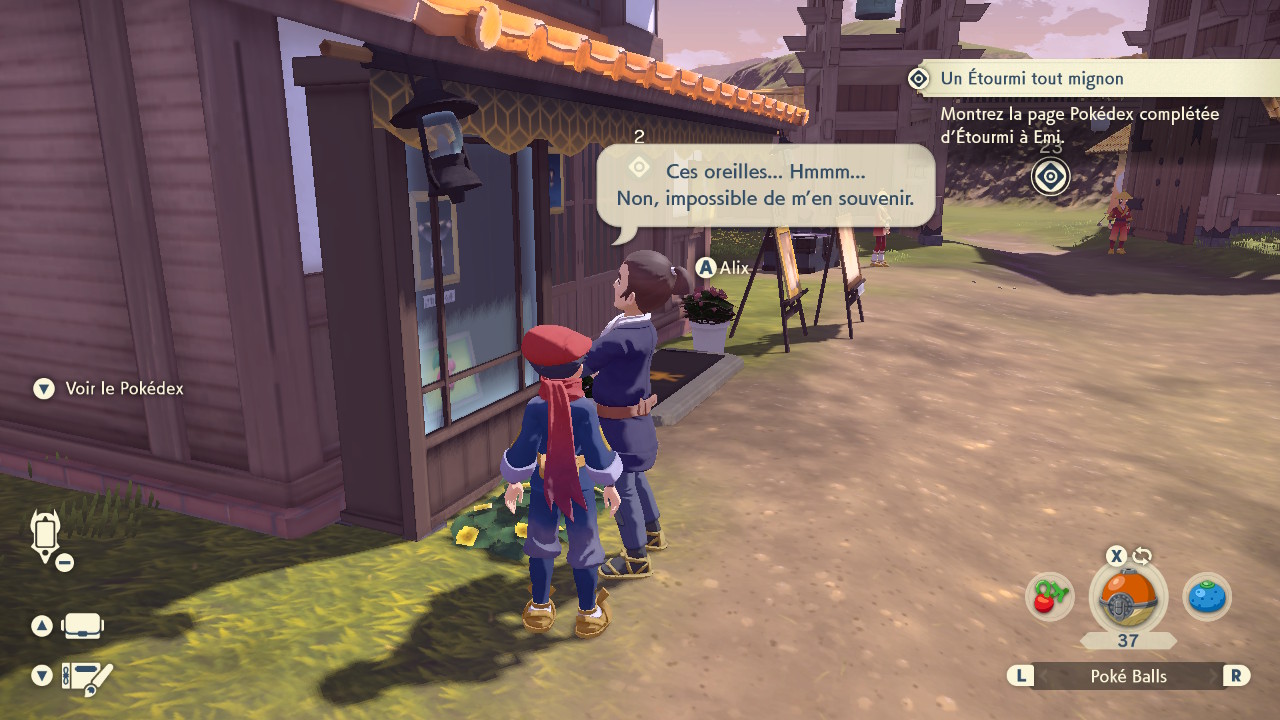Select the circular quest waypoint marker
The width and height of the screenshot is (1280, 720).
pyautogui.click(x=1050, y=178)
